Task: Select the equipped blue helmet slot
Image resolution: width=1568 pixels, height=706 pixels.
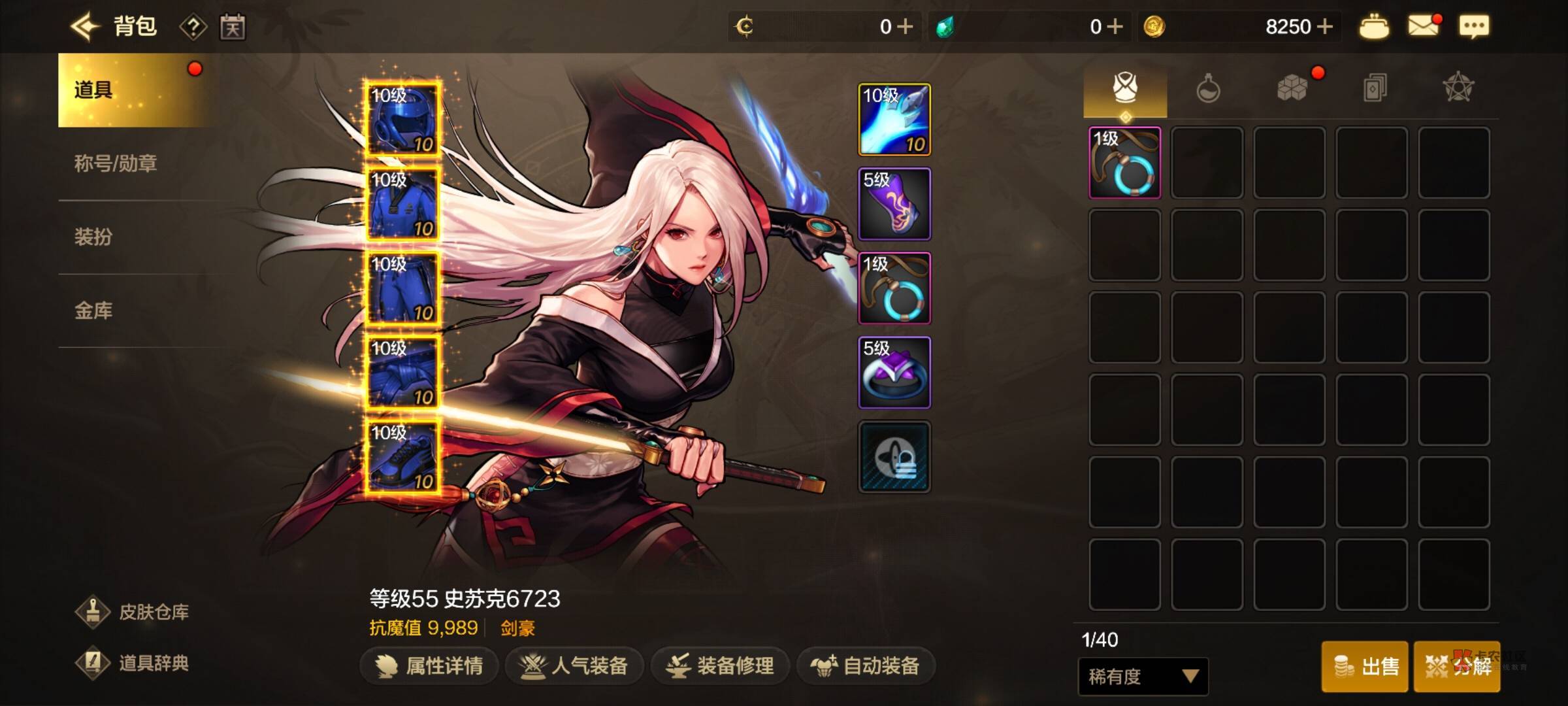Action: click(402, 120)
